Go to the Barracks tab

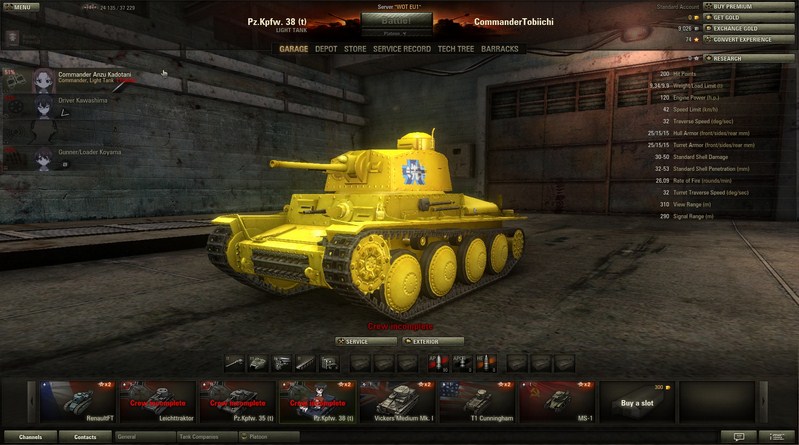500,49
